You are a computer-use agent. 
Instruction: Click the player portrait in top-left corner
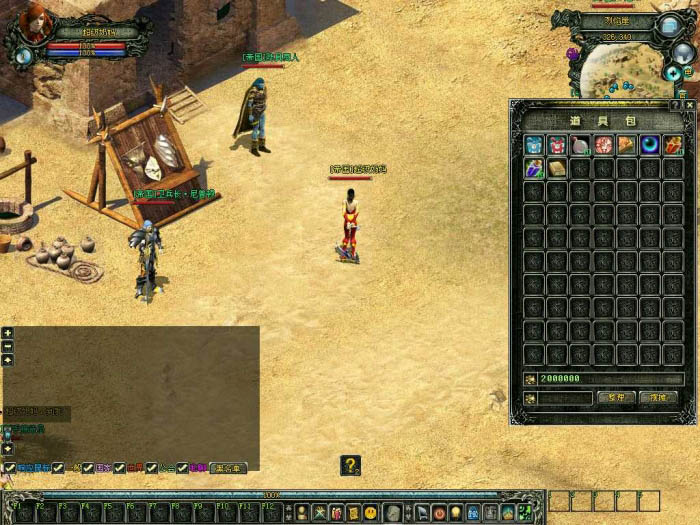point(34,24)
